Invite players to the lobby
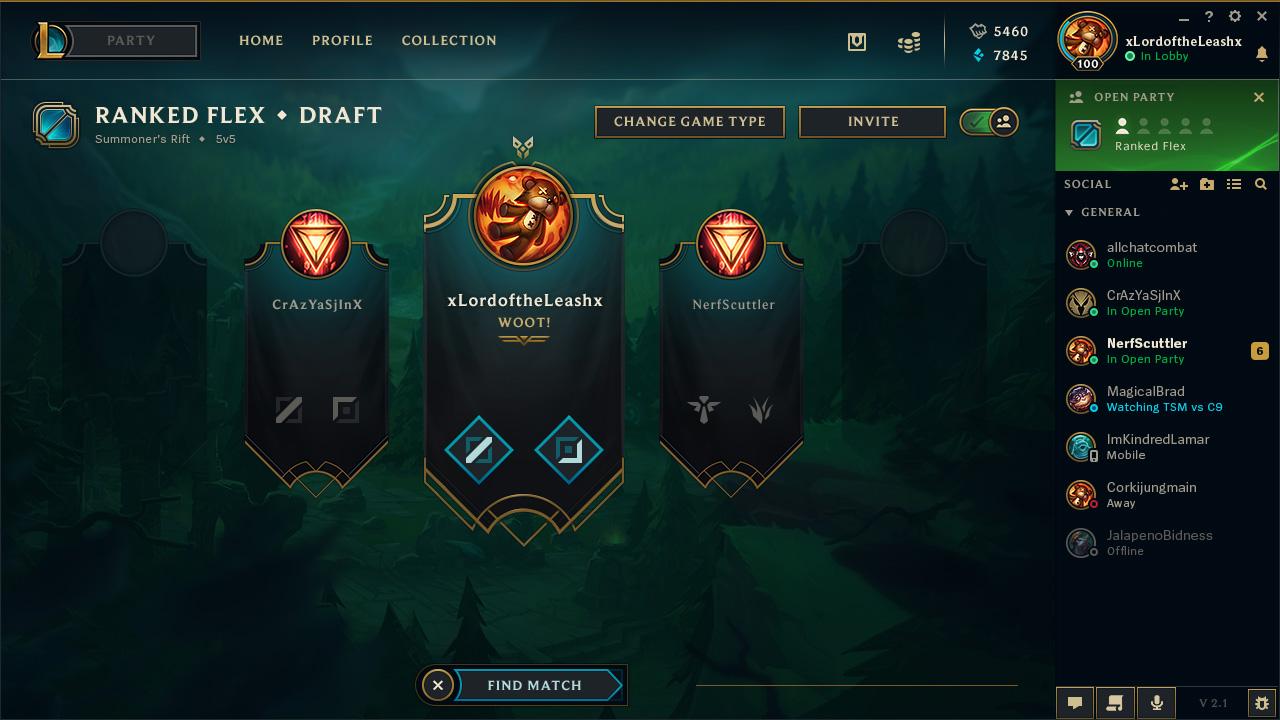 (x=873, y=122)
